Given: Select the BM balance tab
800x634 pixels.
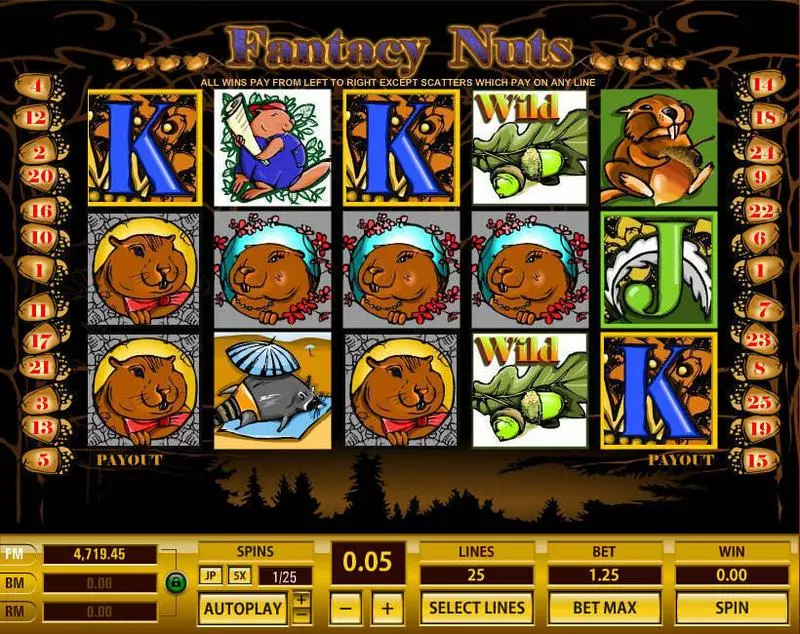Looking at the screenshot, I should coord(19,582).
